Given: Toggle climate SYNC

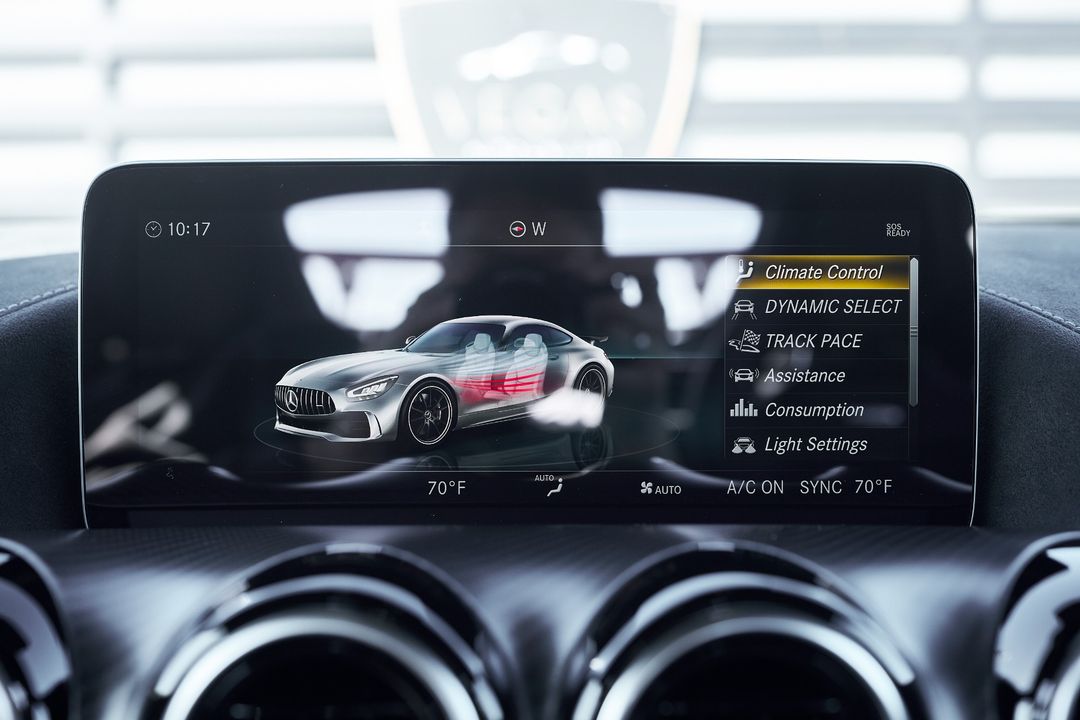Looking at the screenshot, I should [821, 488].
